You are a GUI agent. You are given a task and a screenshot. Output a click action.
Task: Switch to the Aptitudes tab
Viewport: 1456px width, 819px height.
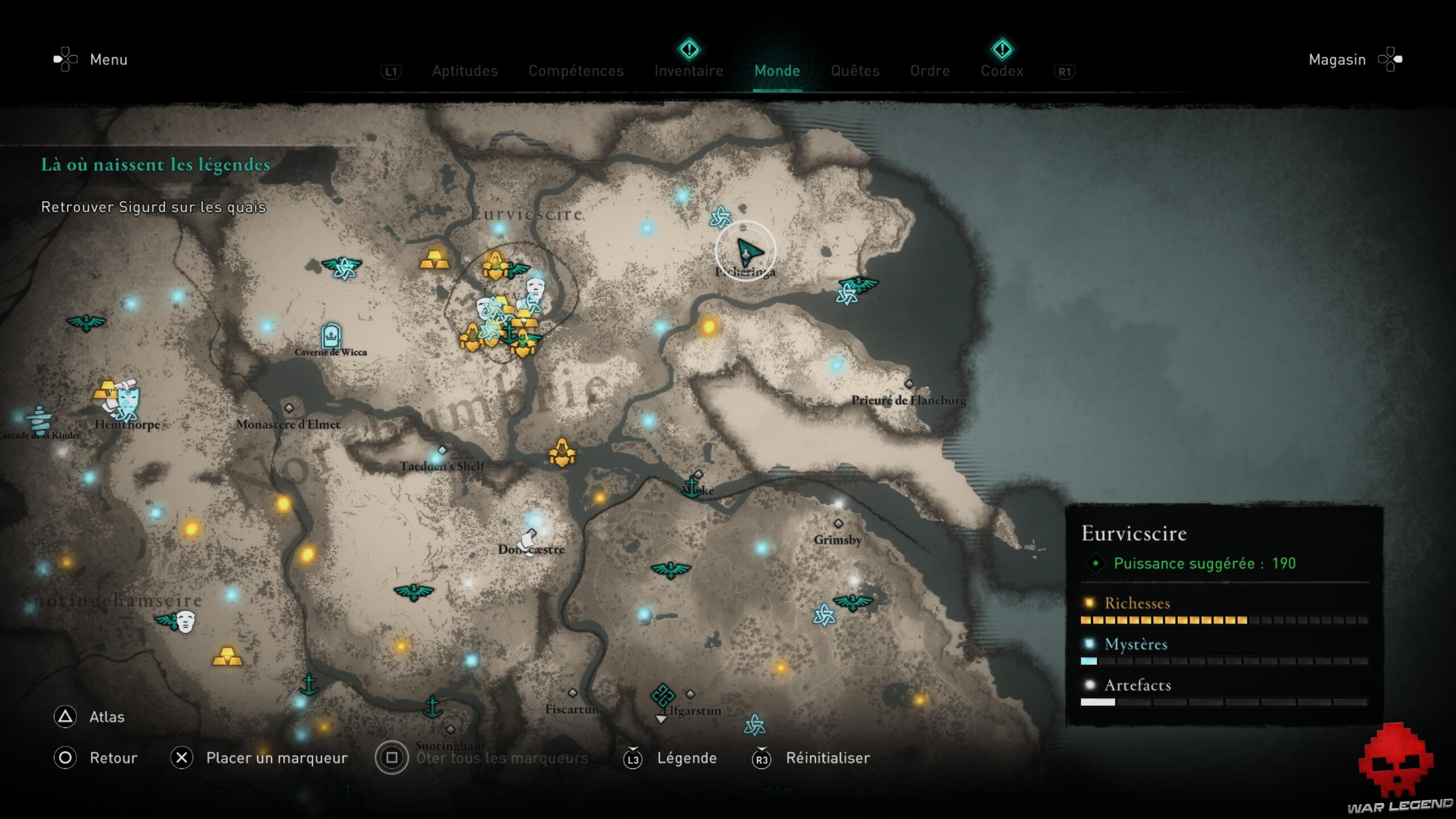tap(465, 71)
